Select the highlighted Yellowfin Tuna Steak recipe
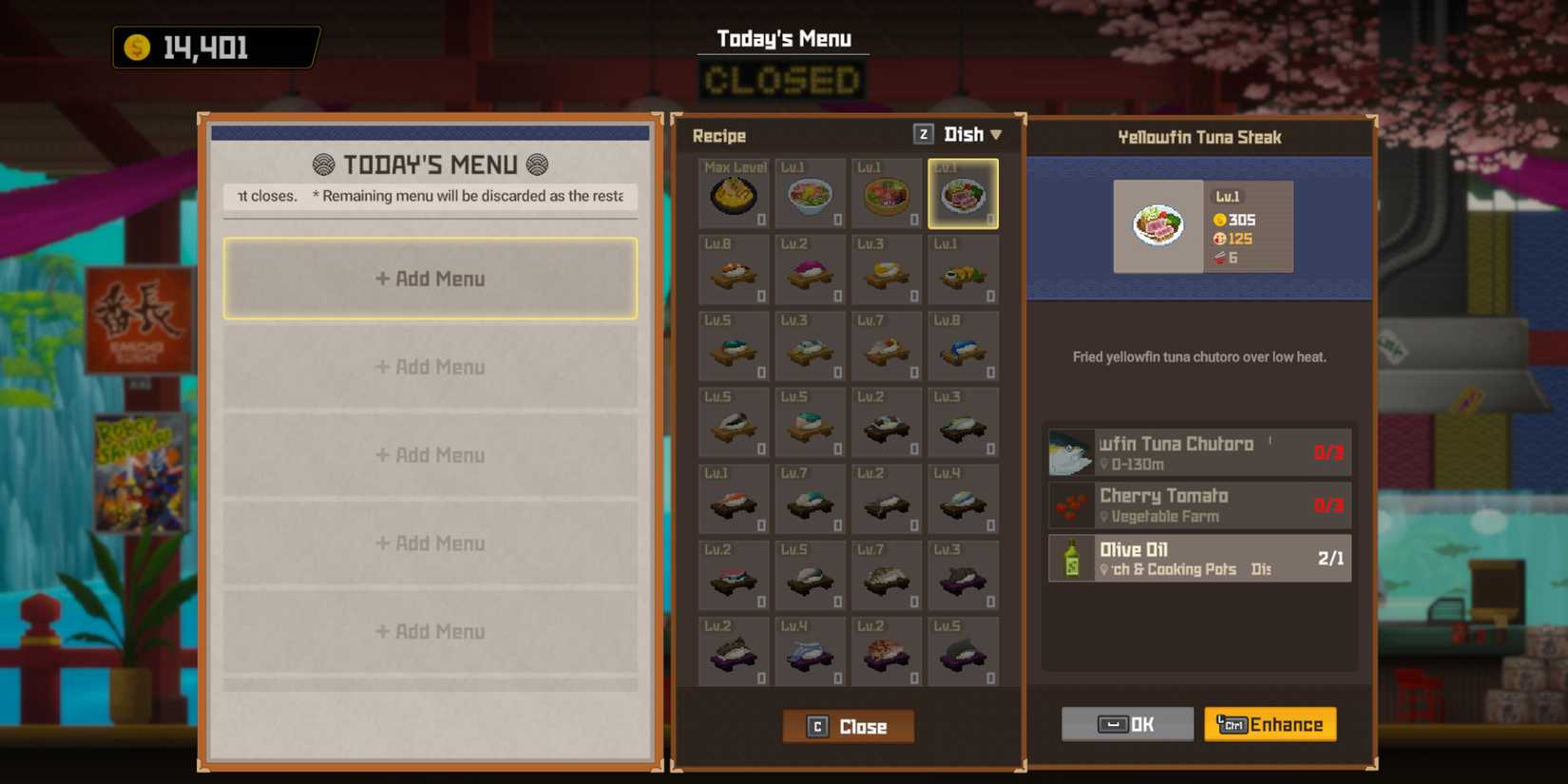The image size is (1568, 784). point(963,193)
